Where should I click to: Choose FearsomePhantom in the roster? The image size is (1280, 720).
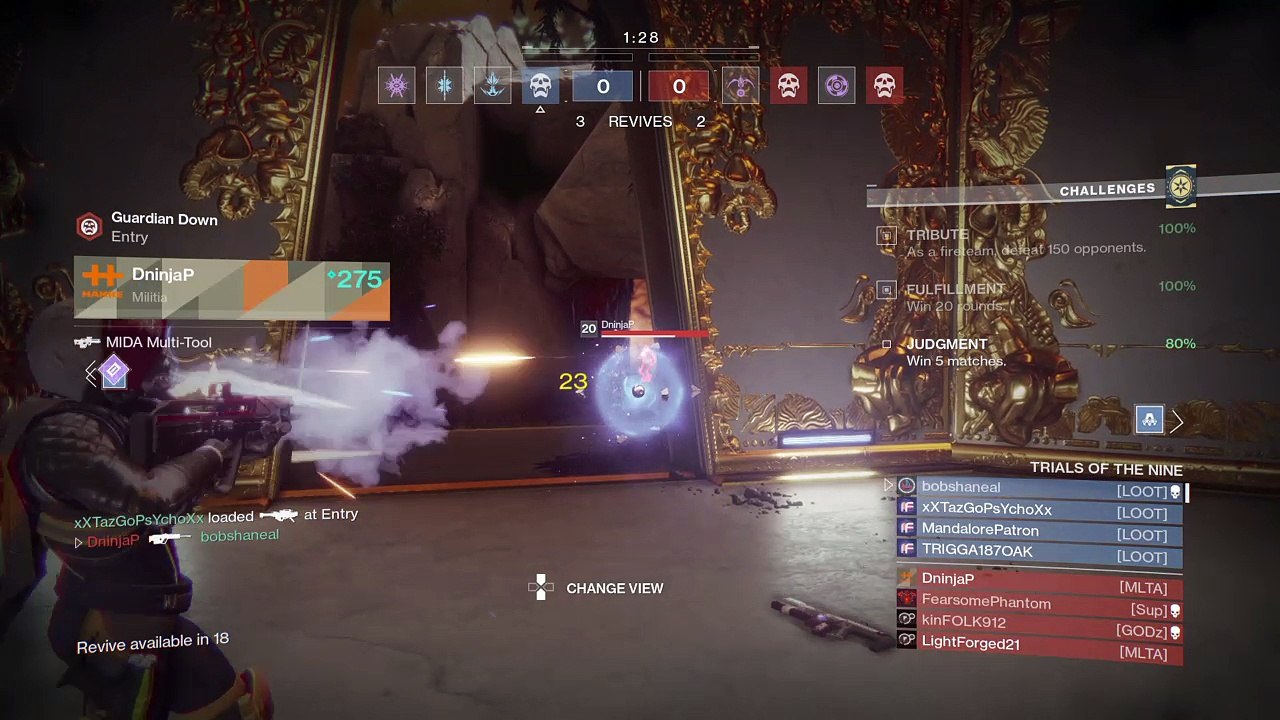[x=1040, y=603]
